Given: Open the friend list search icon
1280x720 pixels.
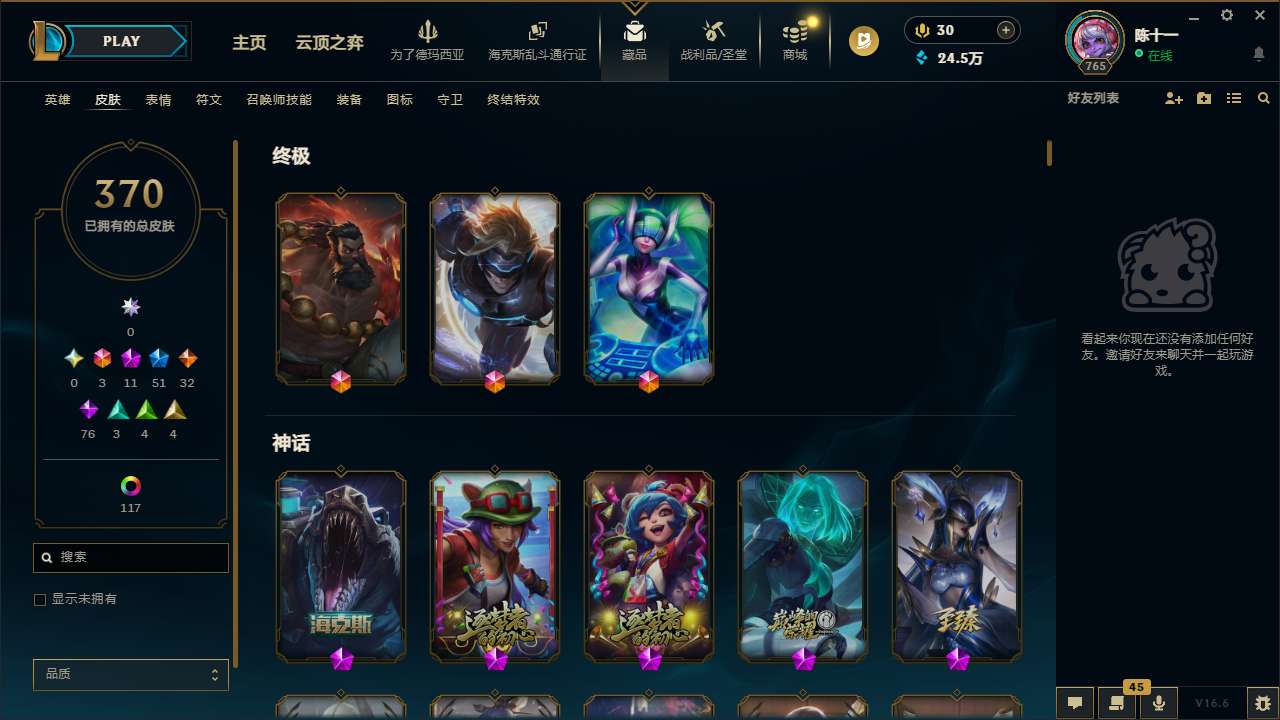Looking at the screenshot, I should point(1264,98).
